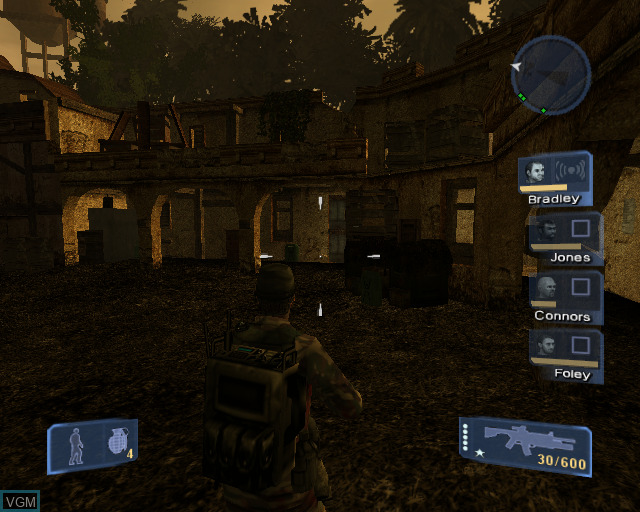
Task: Click the circular minimap radar
Action: point(551,75)
